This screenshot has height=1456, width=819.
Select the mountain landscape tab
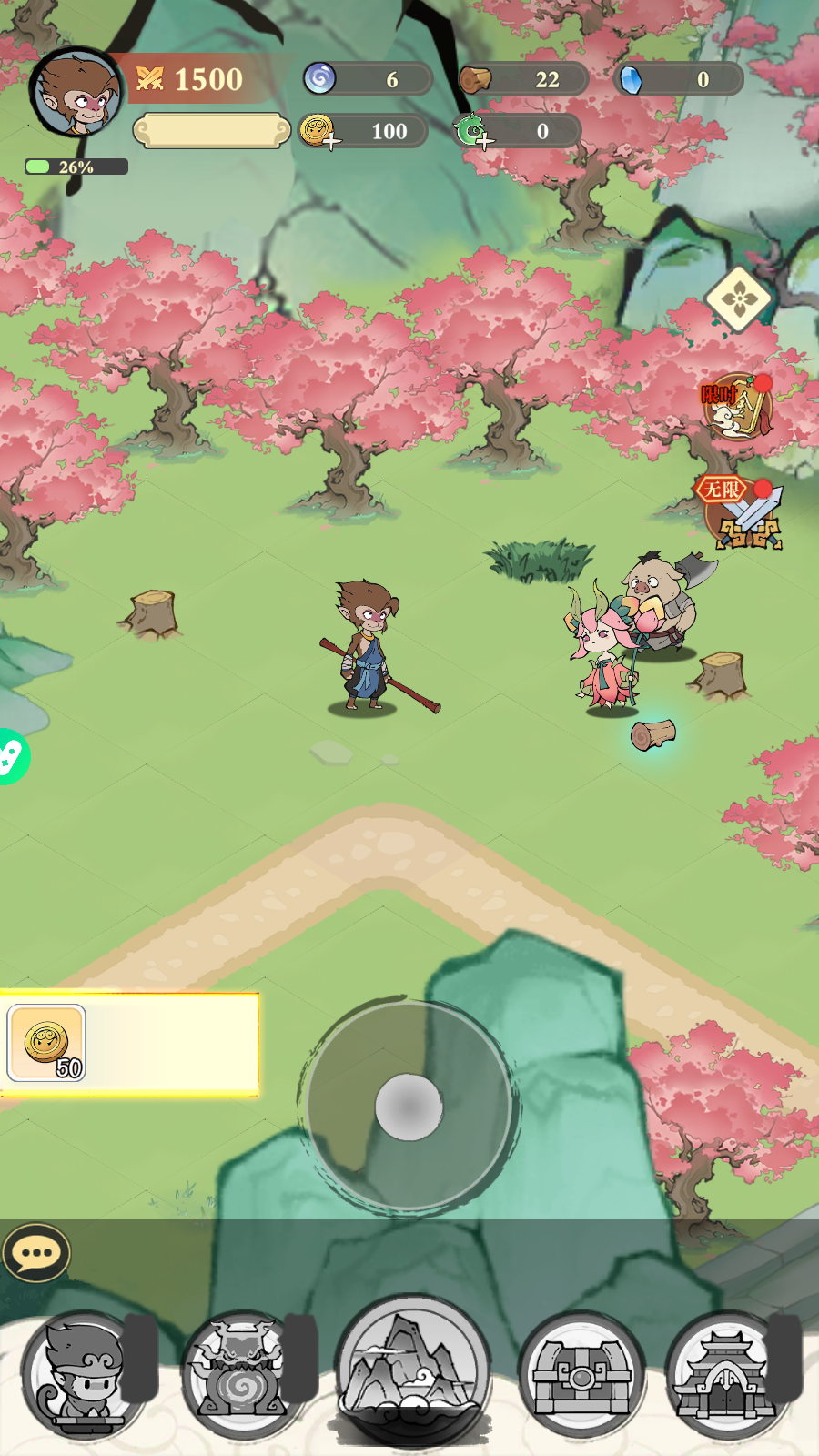click(x=413, y=1370)
